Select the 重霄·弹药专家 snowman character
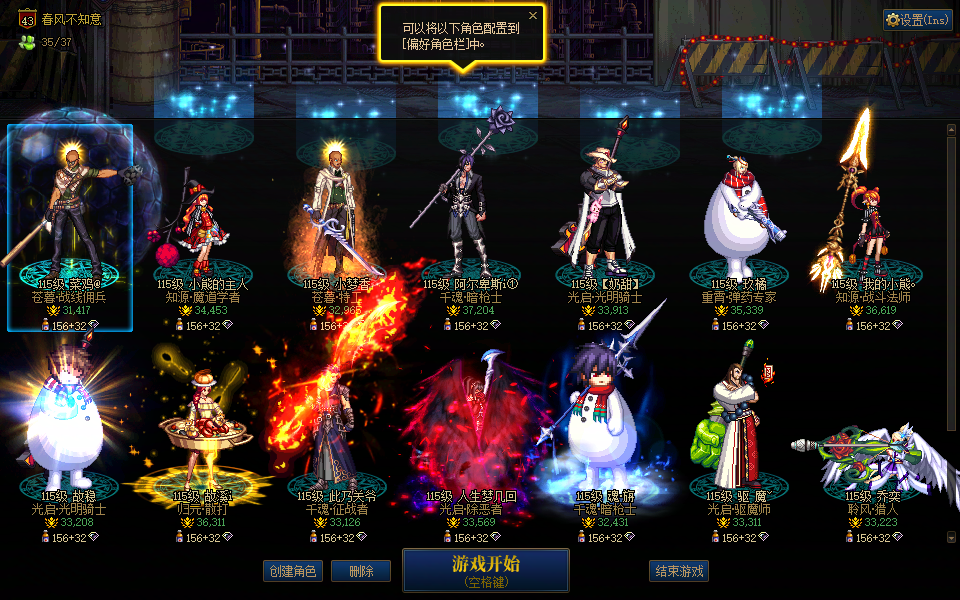Viewport: 960px width, 600px height. 739,228
